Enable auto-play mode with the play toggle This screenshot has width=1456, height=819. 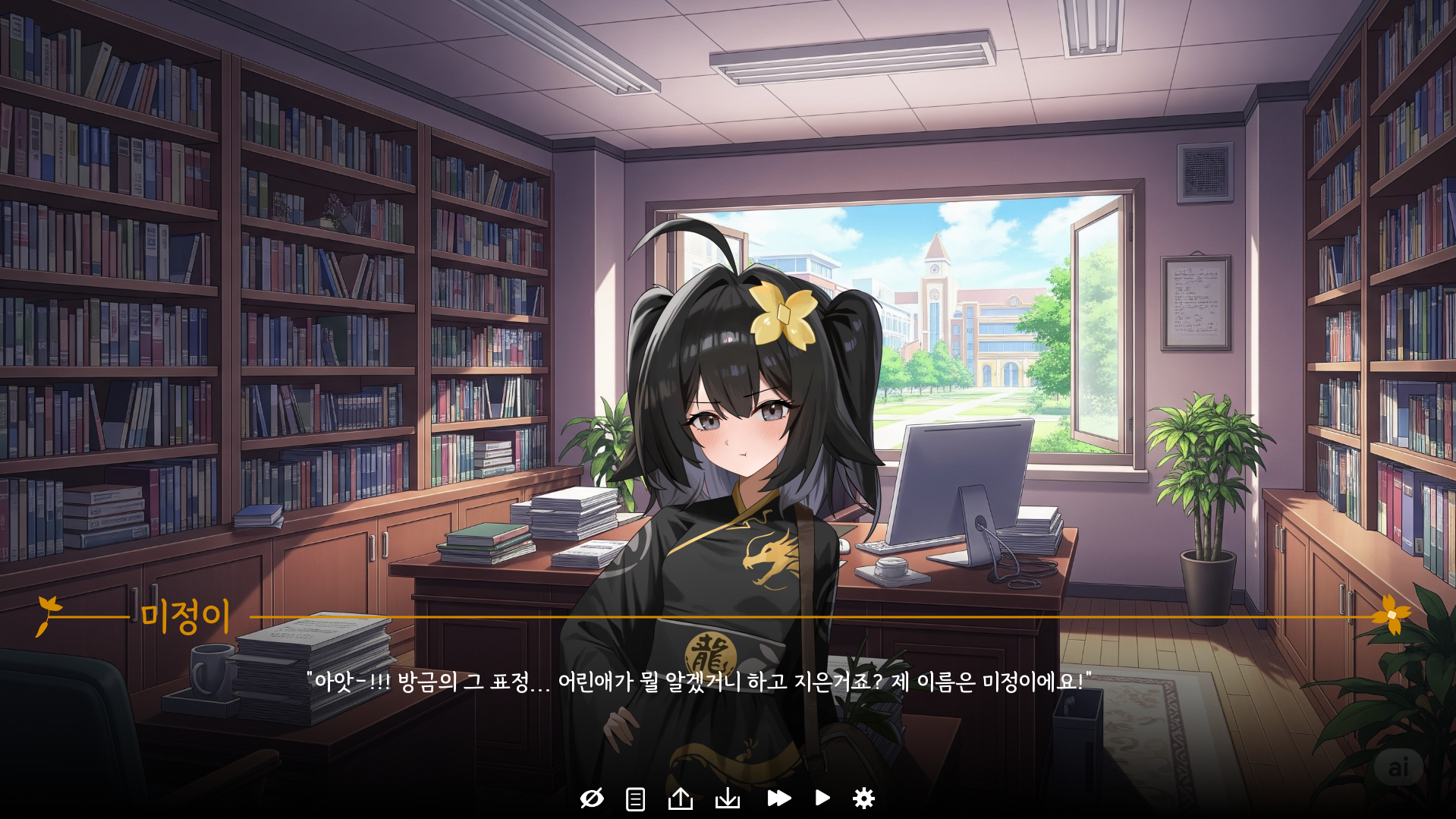[822, 799]
